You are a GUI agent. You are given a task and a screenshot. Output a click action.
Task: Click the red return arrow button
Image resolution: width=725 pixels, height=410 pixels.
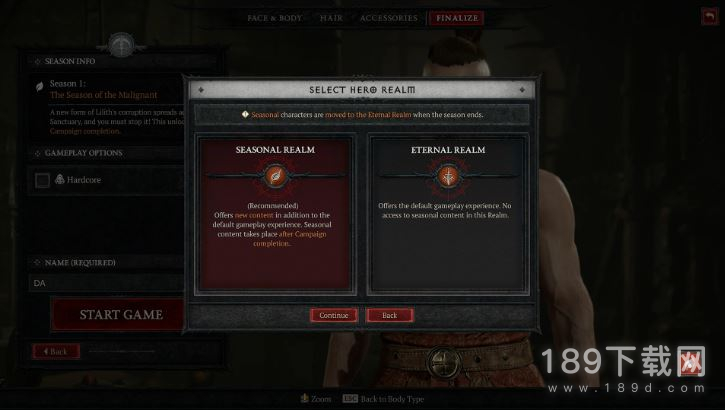(711, 18)
